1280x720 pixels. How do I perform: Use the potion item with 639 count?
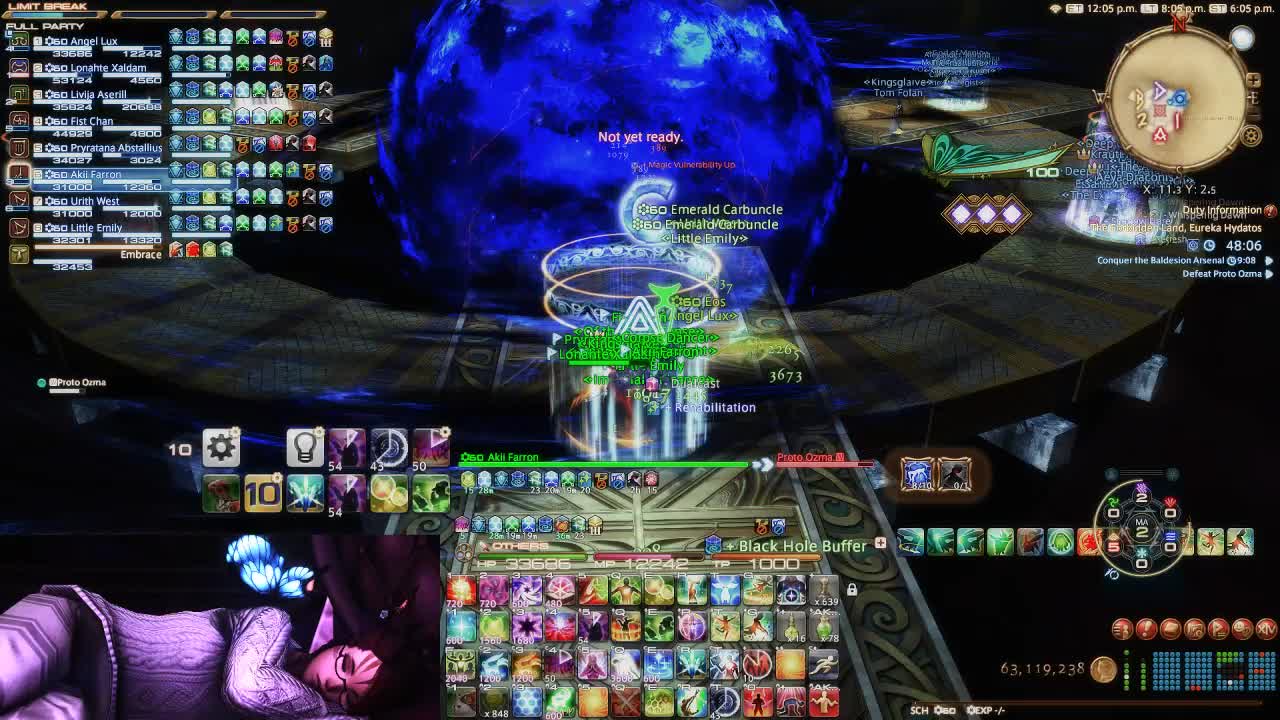pos(823,590)
